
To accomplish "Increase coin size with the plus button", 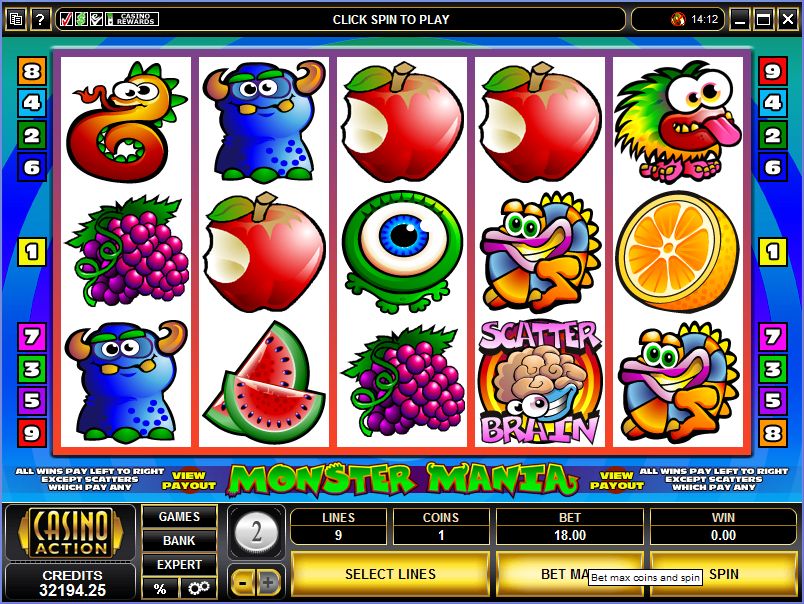I will (x=268, y=582).
